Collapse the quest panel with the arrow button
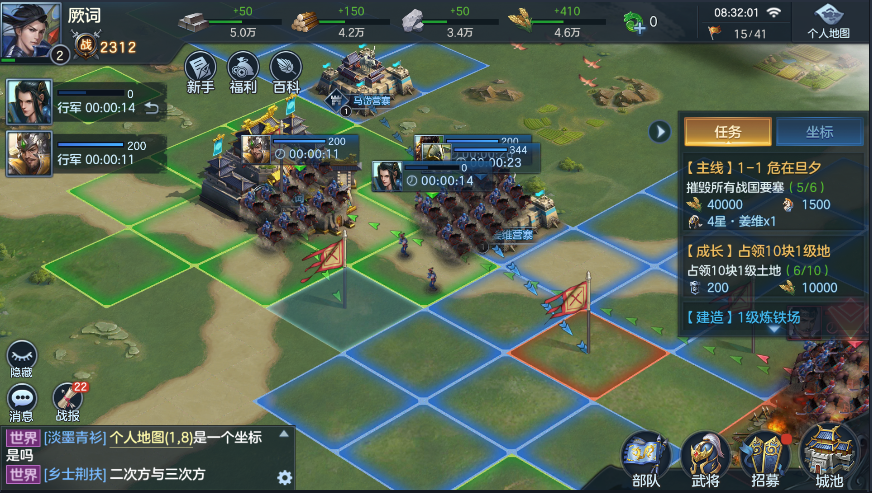This screenshot has height=493, width=872. (x=659, y=131)
